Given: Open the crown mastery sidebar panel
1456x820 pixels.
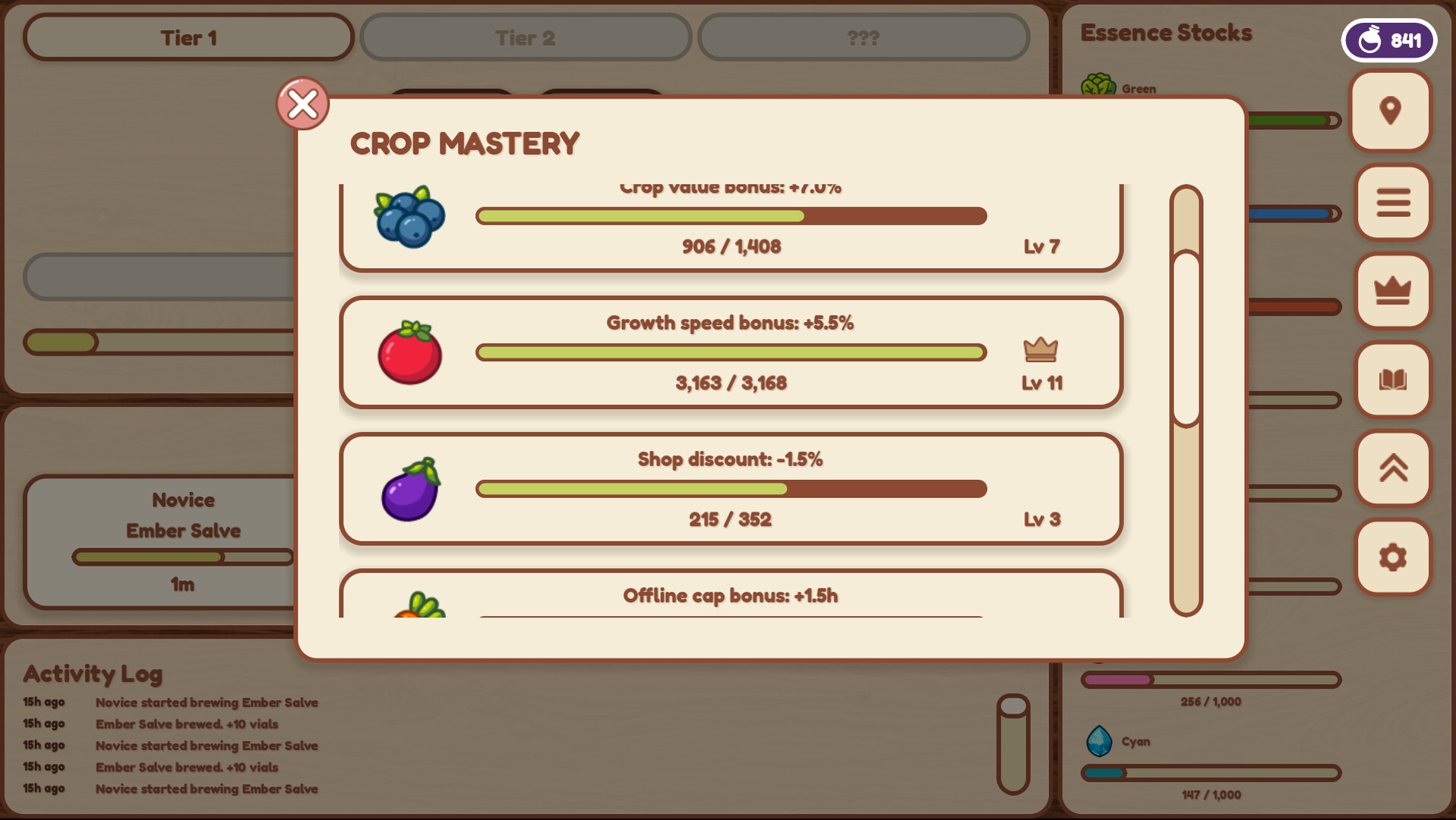Looking at the screenshot, I should [1391, 291].
